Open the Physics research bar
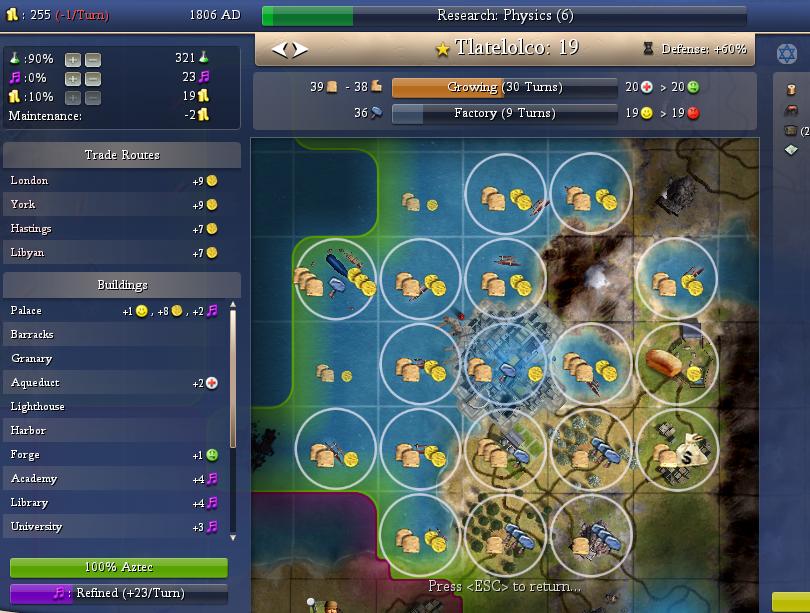 [504, 16]
